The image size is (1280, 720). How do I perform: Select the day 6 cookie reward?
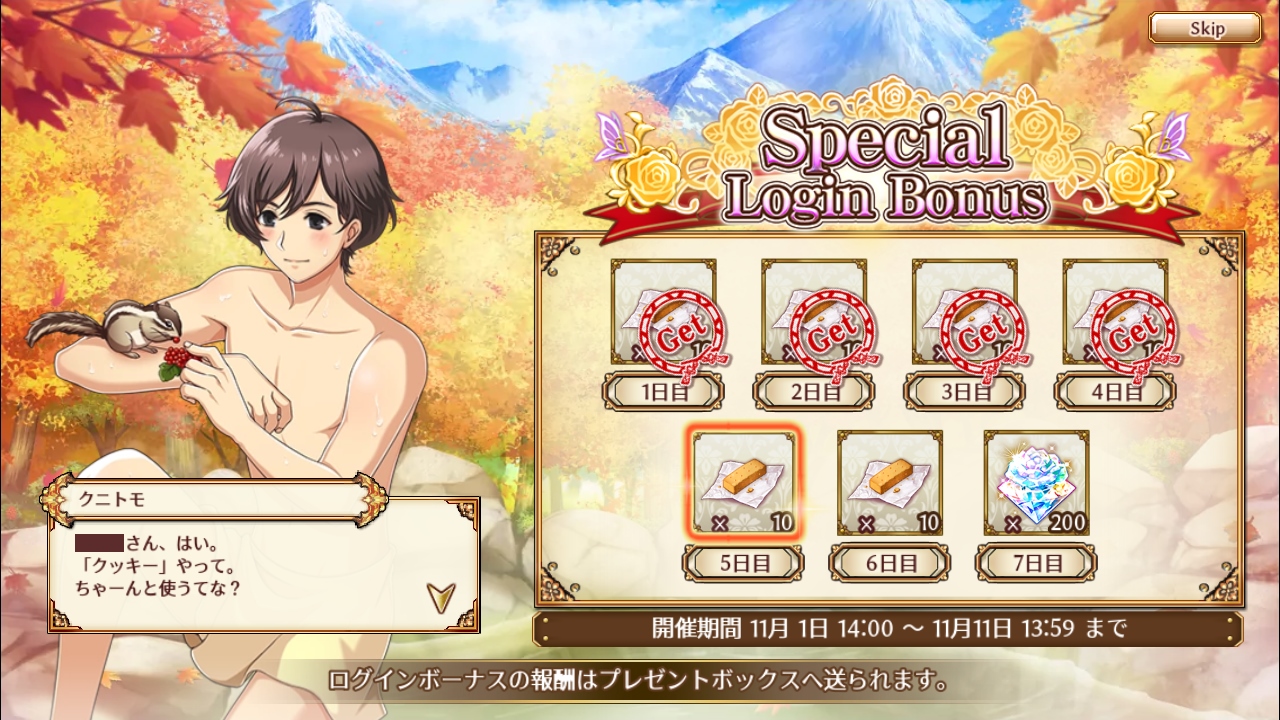(x=890, y=483)
